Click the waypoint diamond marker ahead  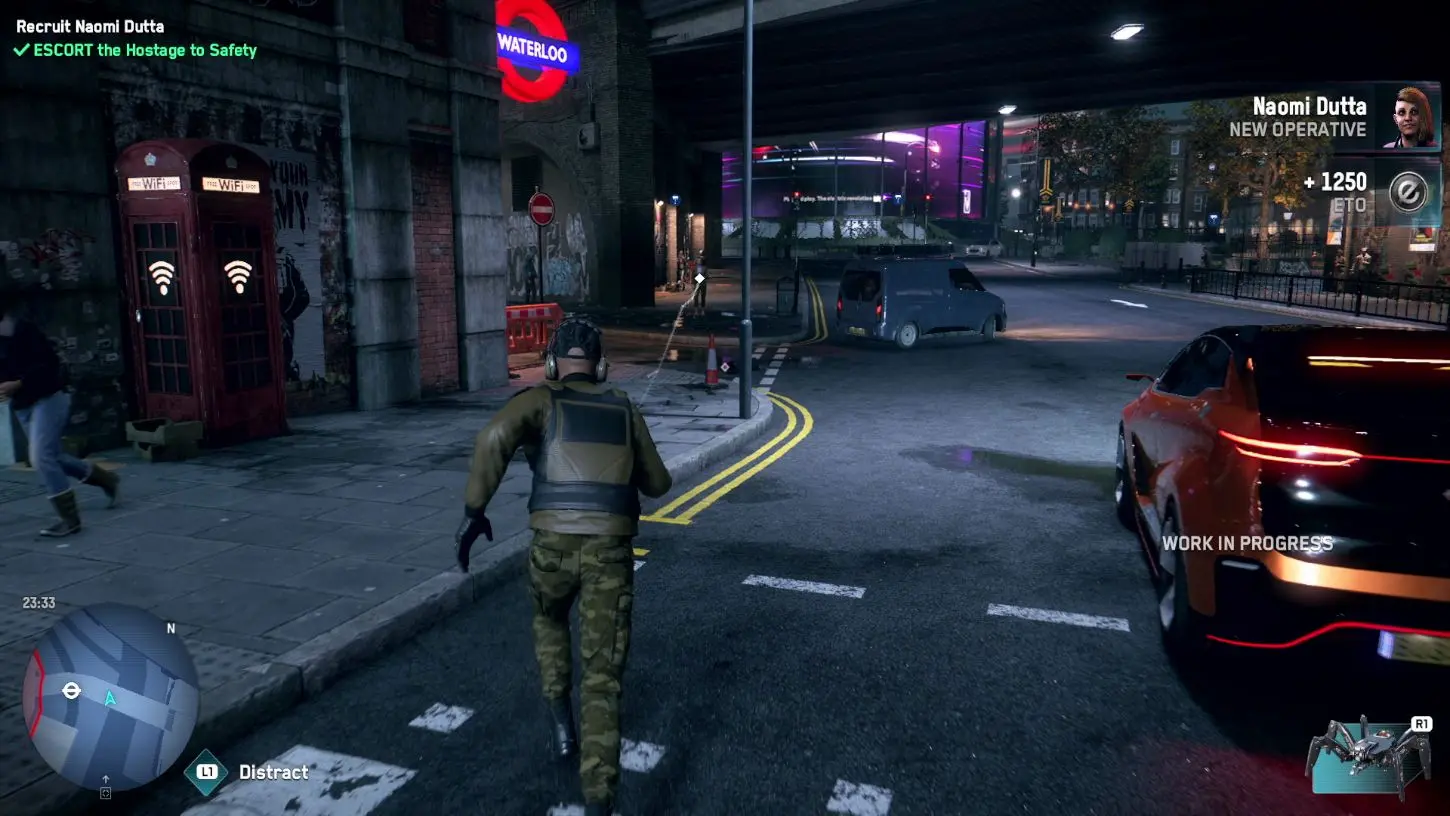pyautogui.click(x=700, y=278)
